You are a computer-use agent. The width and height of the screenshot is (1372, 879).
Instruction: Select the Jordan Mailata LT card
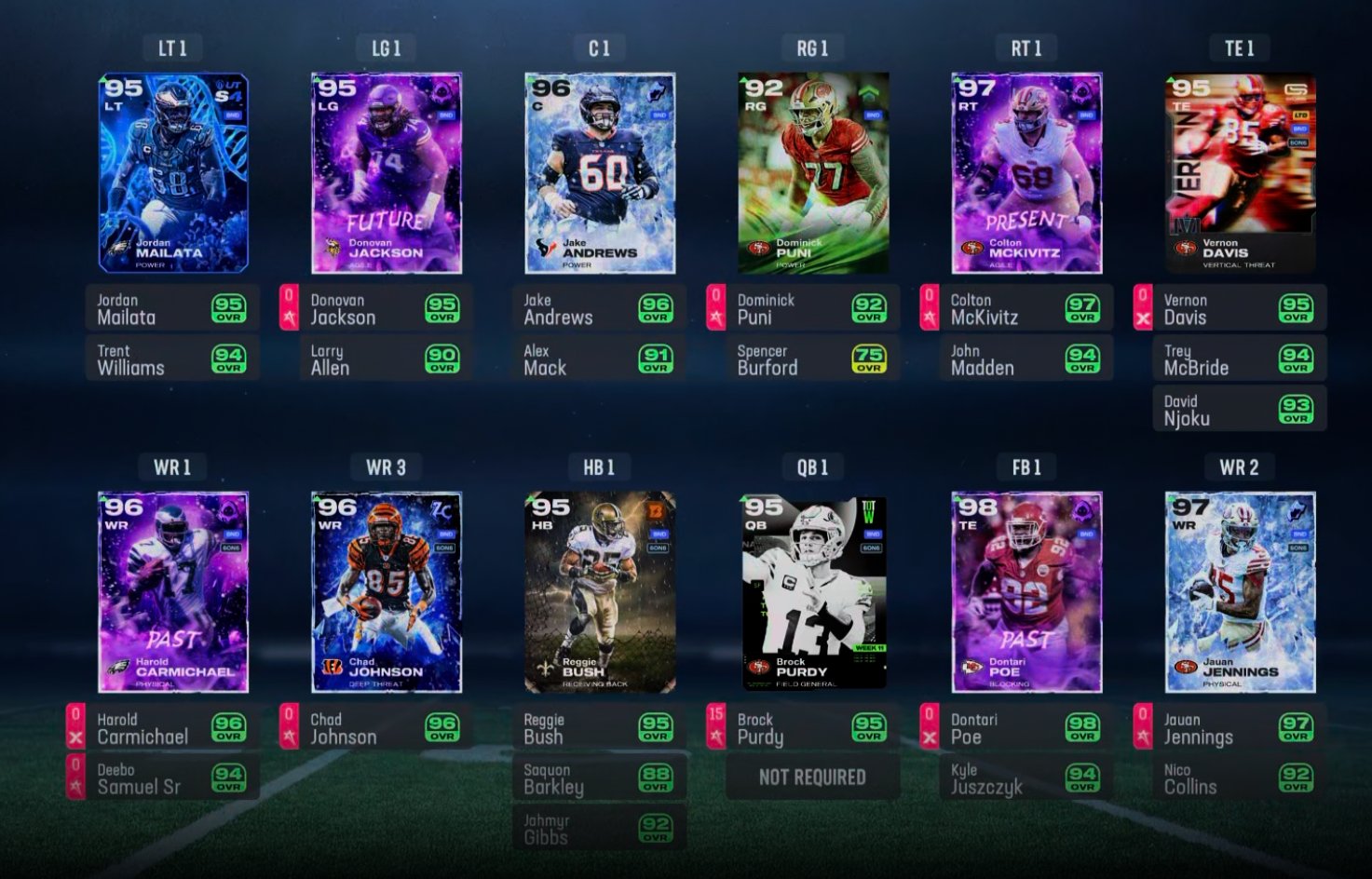pos(173,173)
